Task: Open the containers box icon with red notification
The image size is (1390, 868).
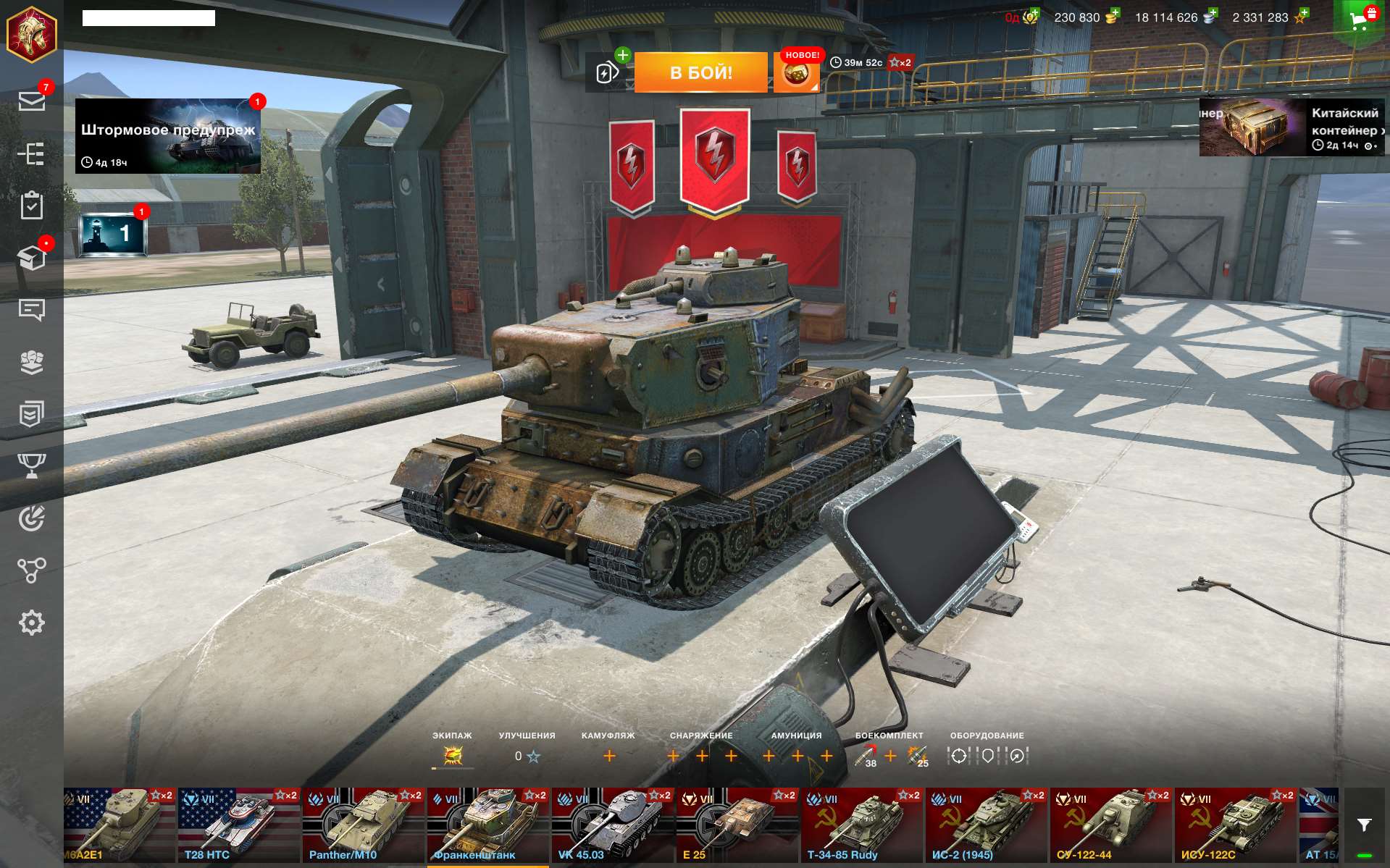Action: pos(32,258)
